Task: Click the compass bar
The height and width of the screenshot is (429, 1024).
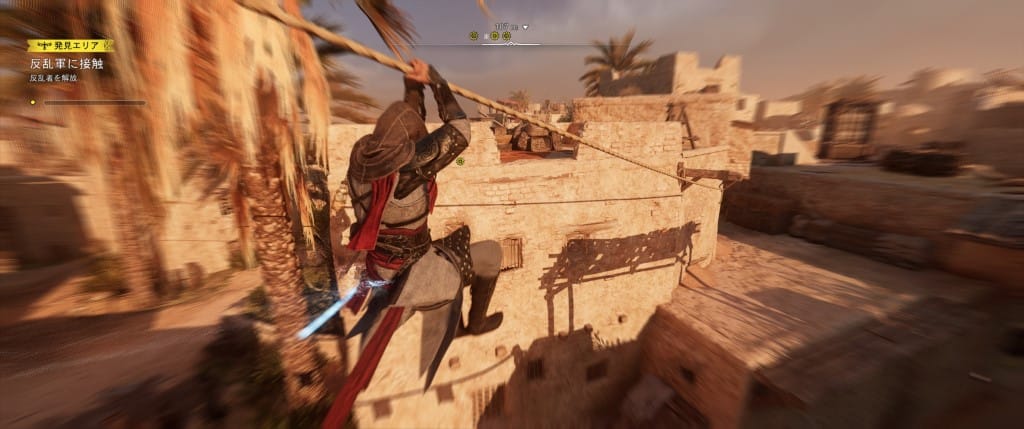Action: click(x=490, y=38)
